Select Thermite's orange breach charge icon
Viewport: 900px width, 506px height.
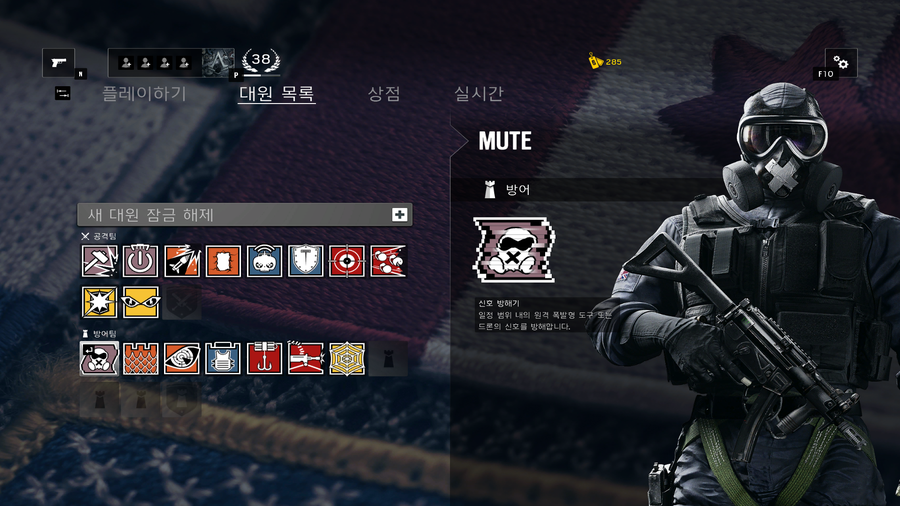pos(223,261)
